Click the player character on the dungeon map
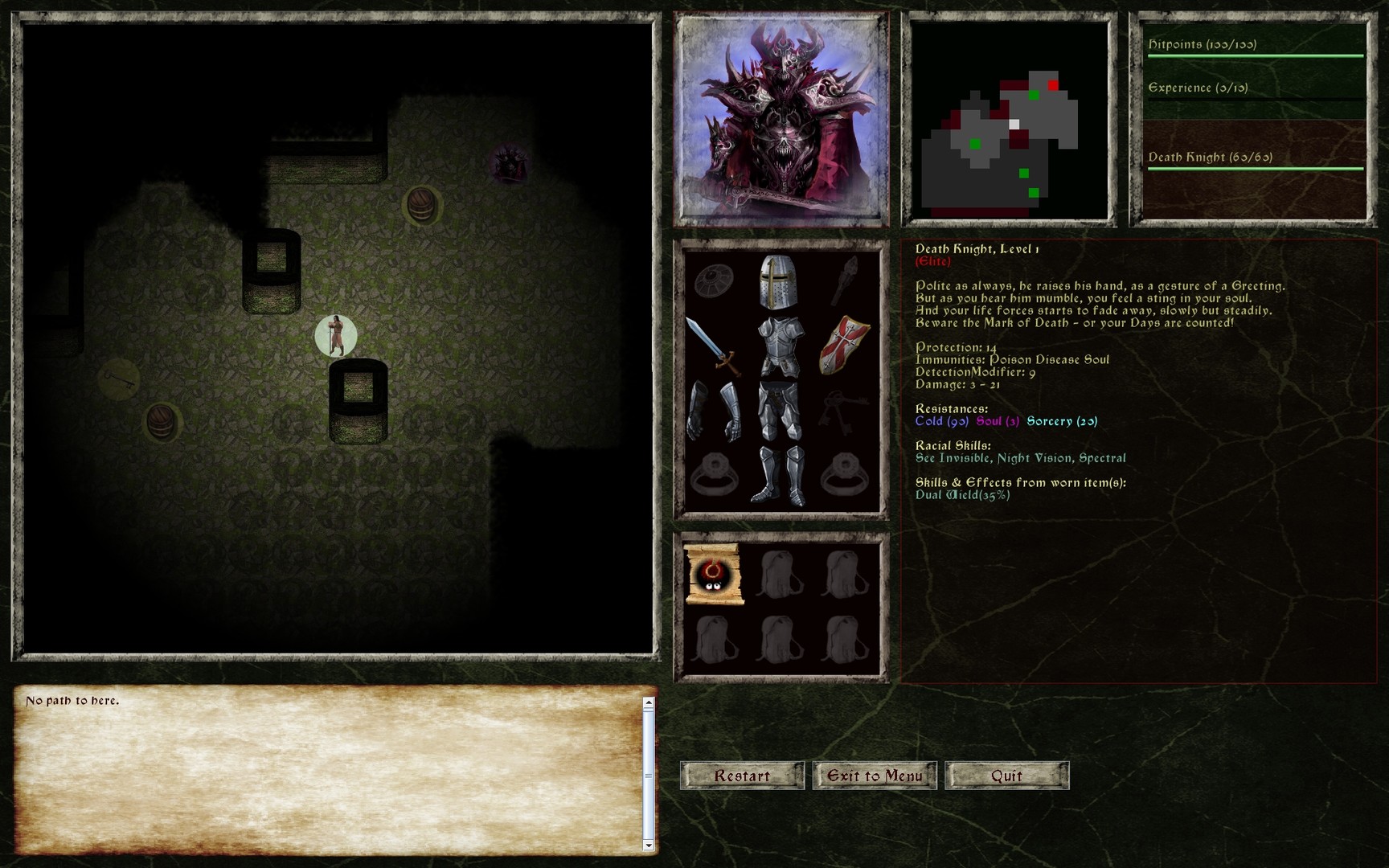Viewport: 1389px width, 868px height. [x=335, y=336]
